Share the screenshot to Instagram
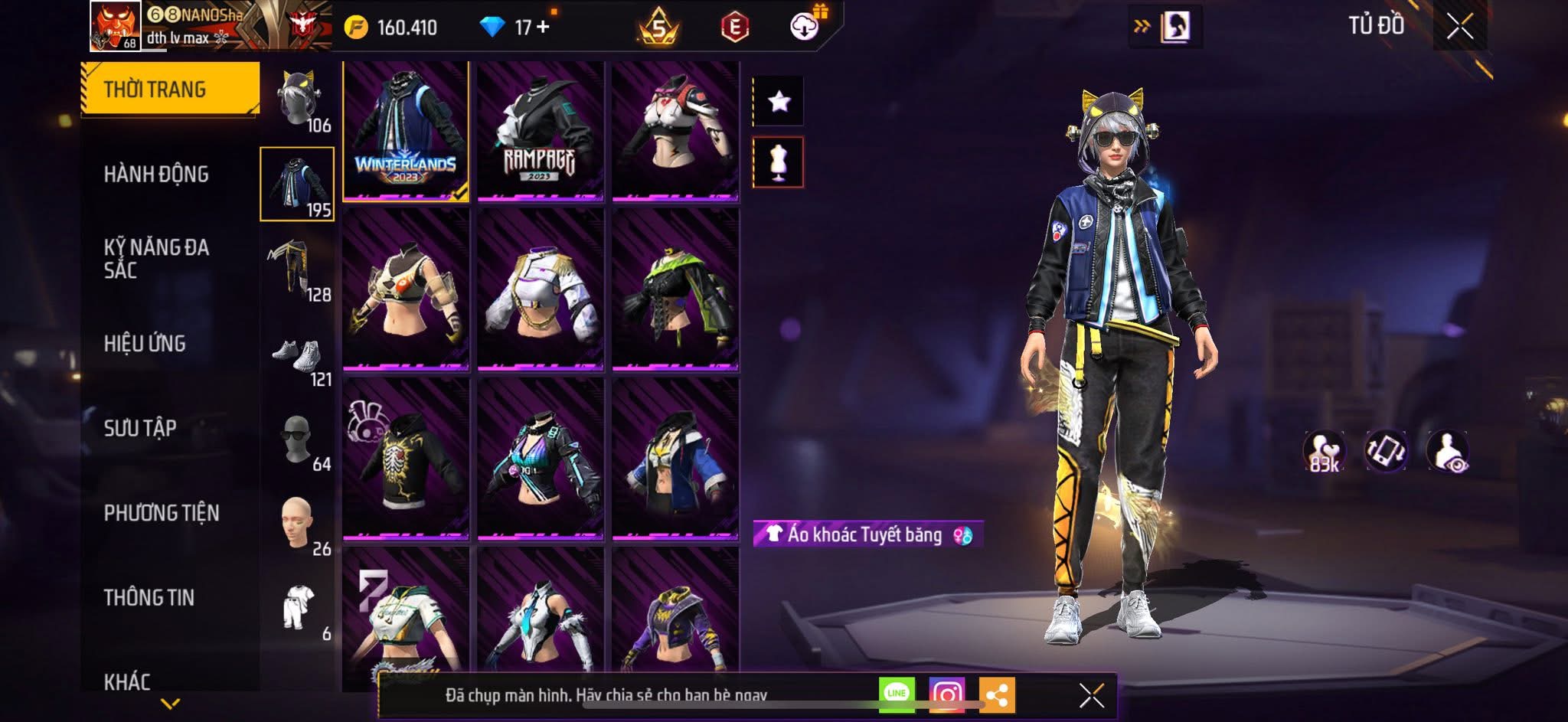Image resolution: width=1568 pixels, height=722 pixels. click(946, 694)
